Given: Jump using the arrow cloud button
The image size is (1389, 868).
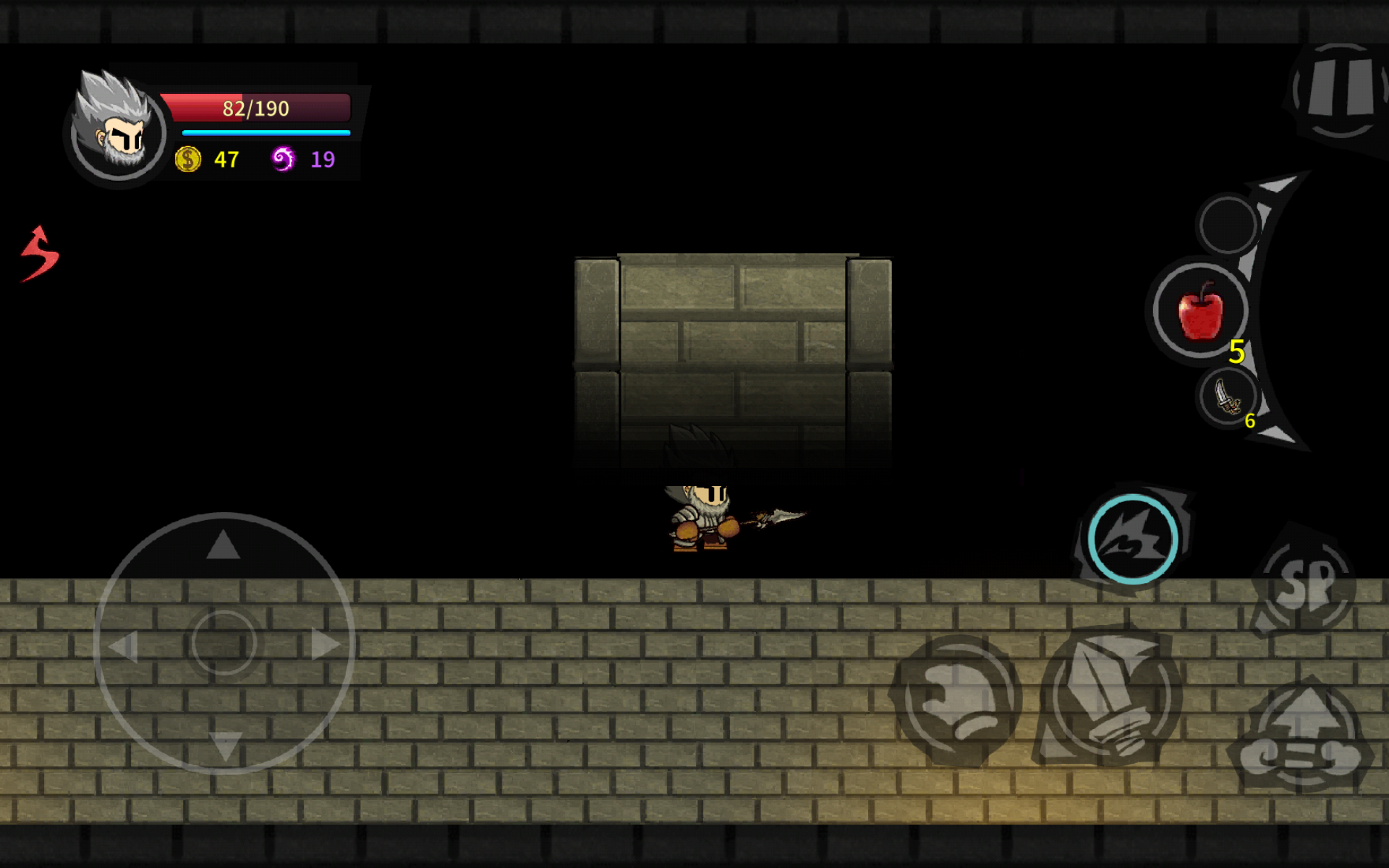Looking at the screenshot, I should point(1304,738).
